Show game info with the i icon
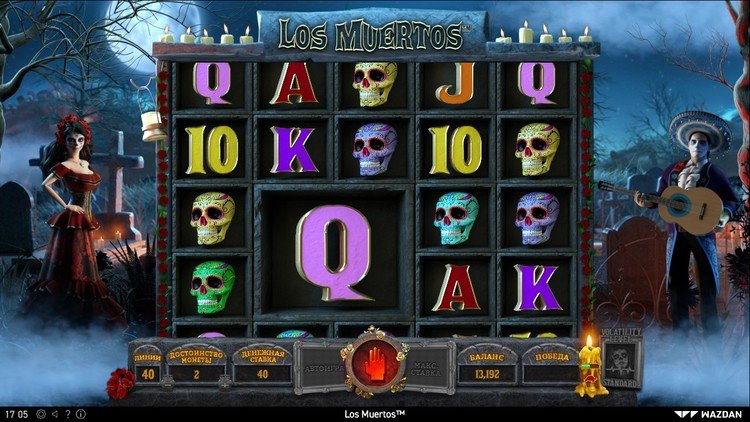This screenshot has width=750, height=422. [x=80, y=413]
